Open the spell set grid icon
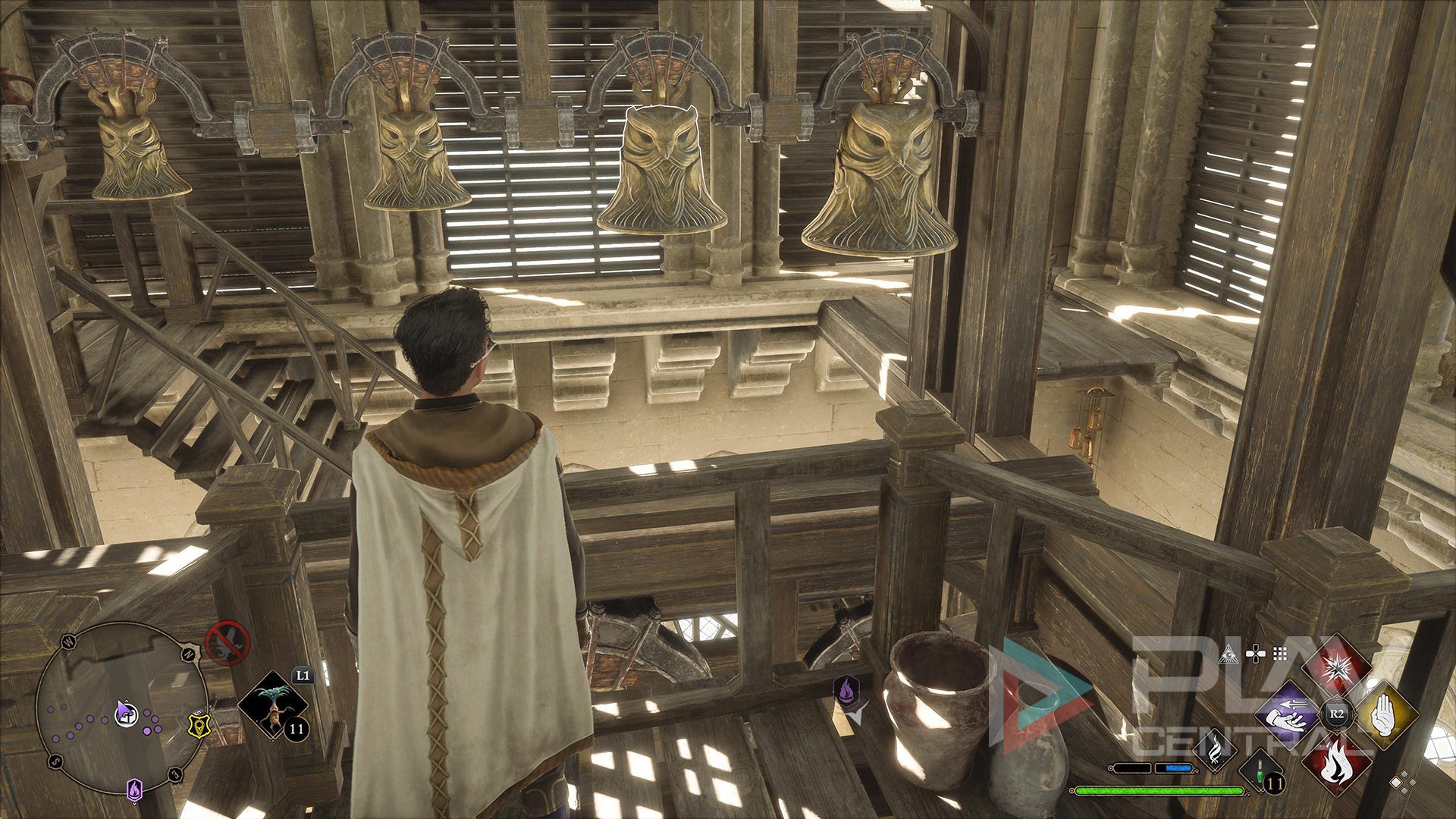 [x=1281, y=653]
